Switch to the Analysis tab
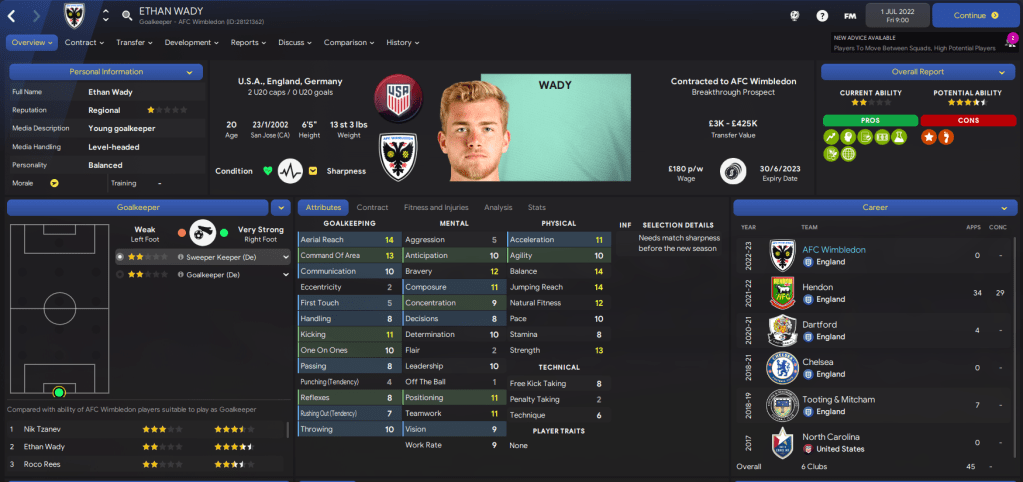1023x482 pixels. [498, 207]
